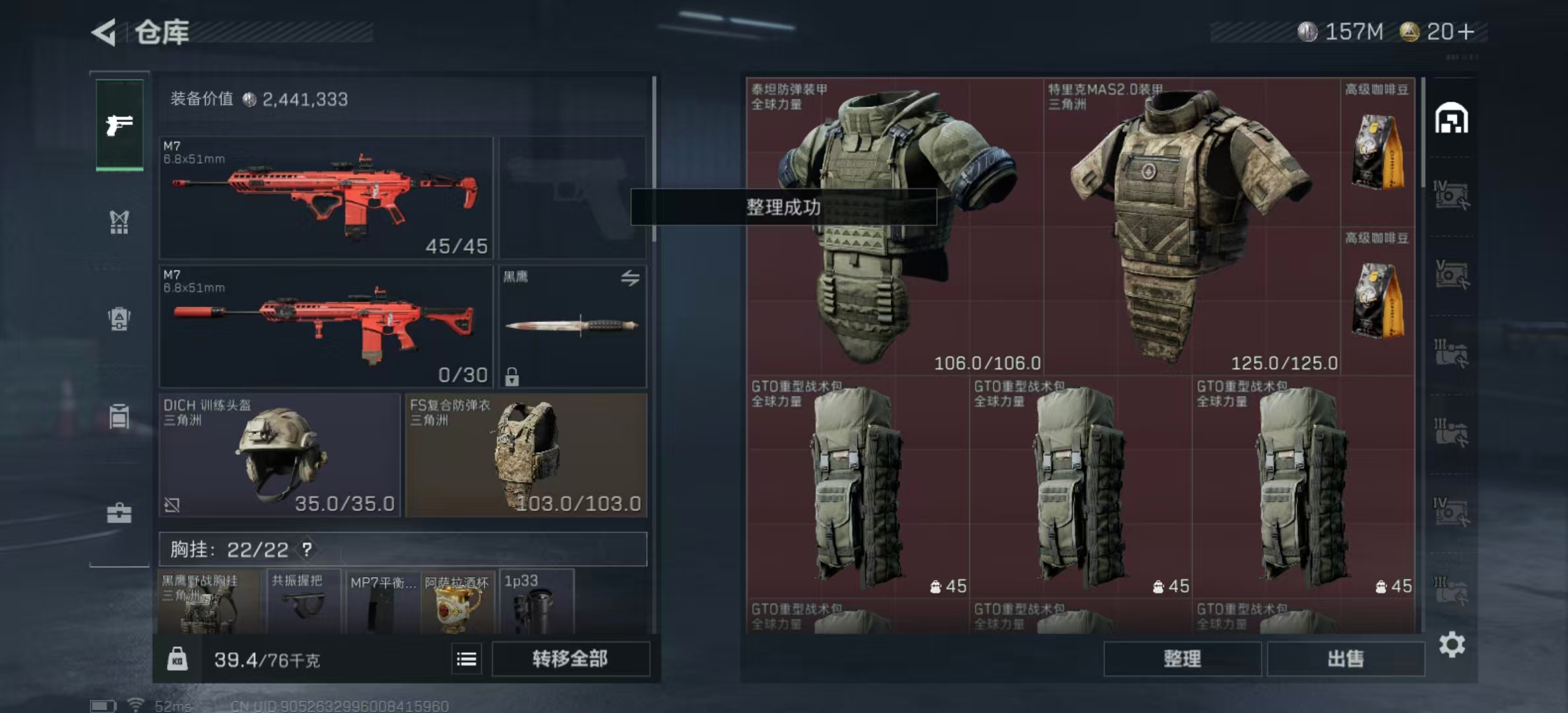This screenshot has height=713, width=1568.
Task: Transfer everything with 转移全部
Action: tap(570, 658)
